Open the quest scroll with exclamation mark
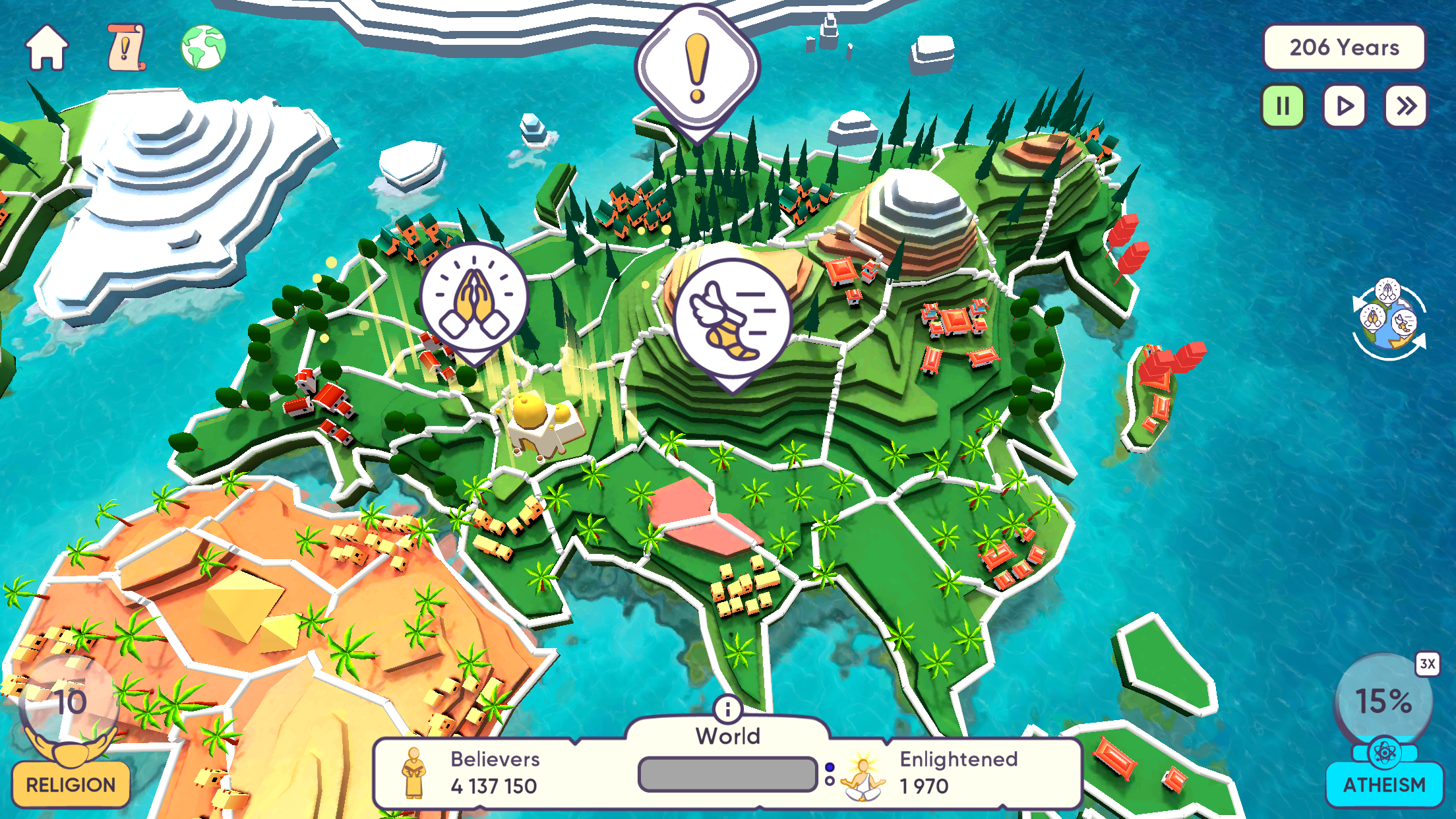Viewport: 1456px width, 819px height. pyautogui.click(x=126, y=47)
